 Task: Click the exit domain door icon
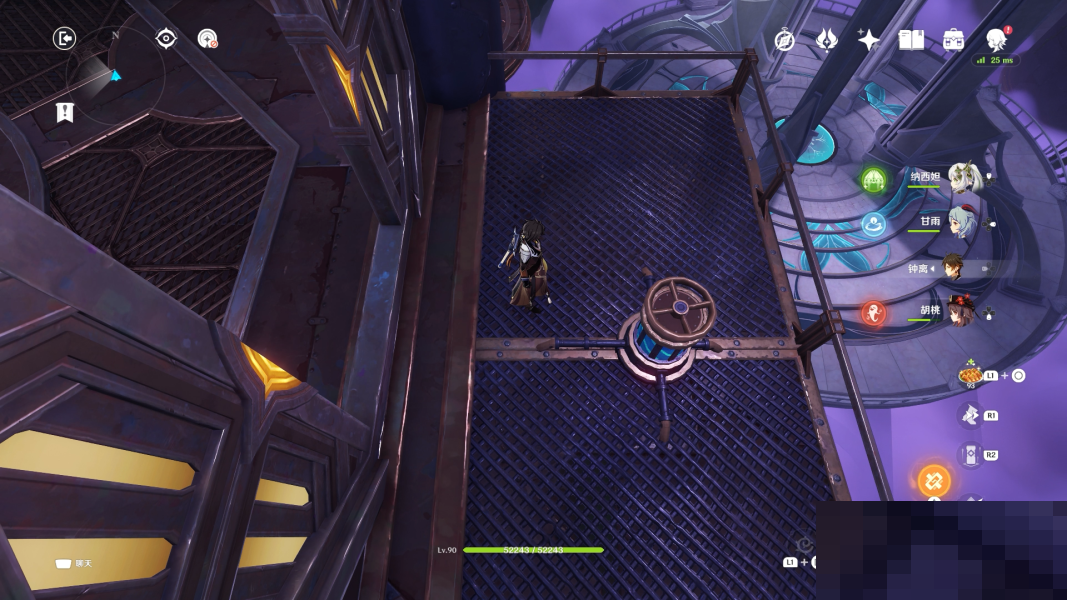click(x=65, y=38)
